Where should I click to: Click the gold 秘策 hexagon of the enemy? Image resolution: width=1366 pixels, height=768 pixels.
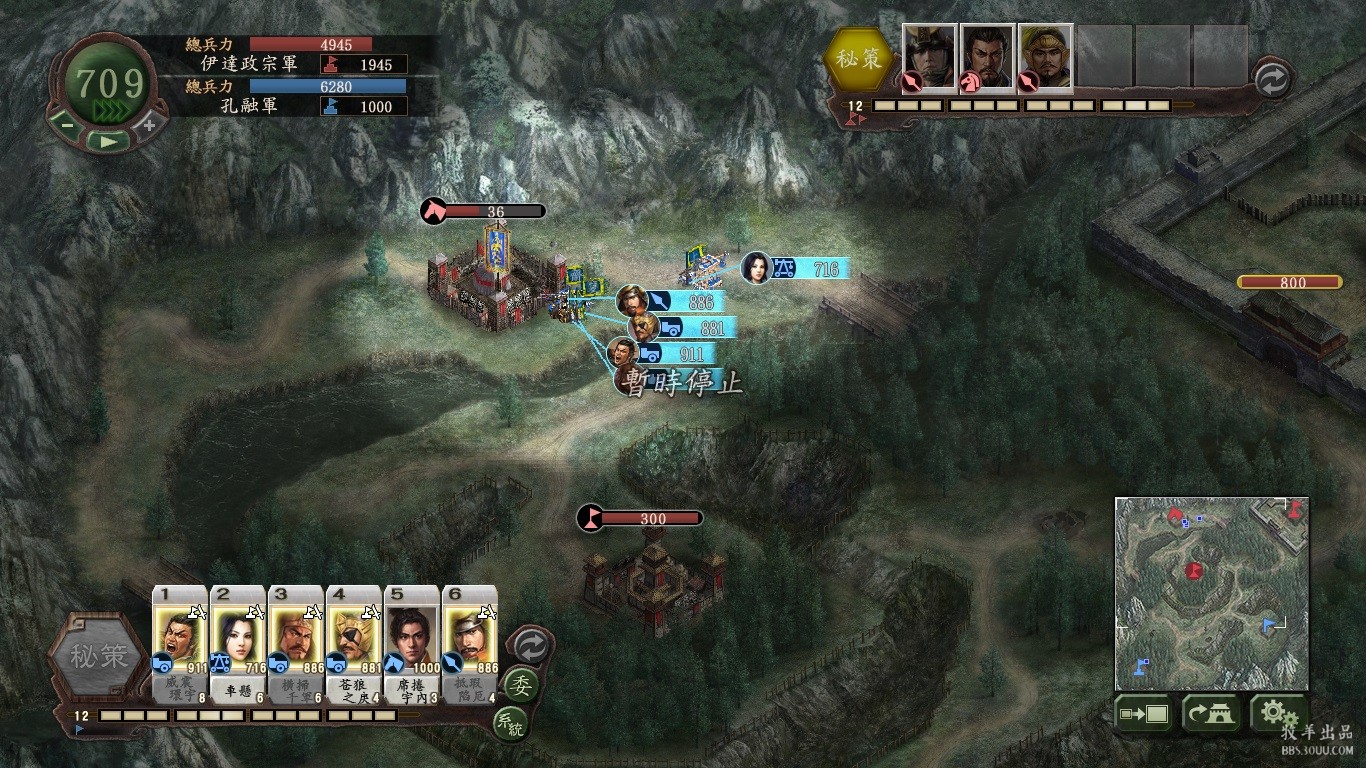click(x=859, y=59)
